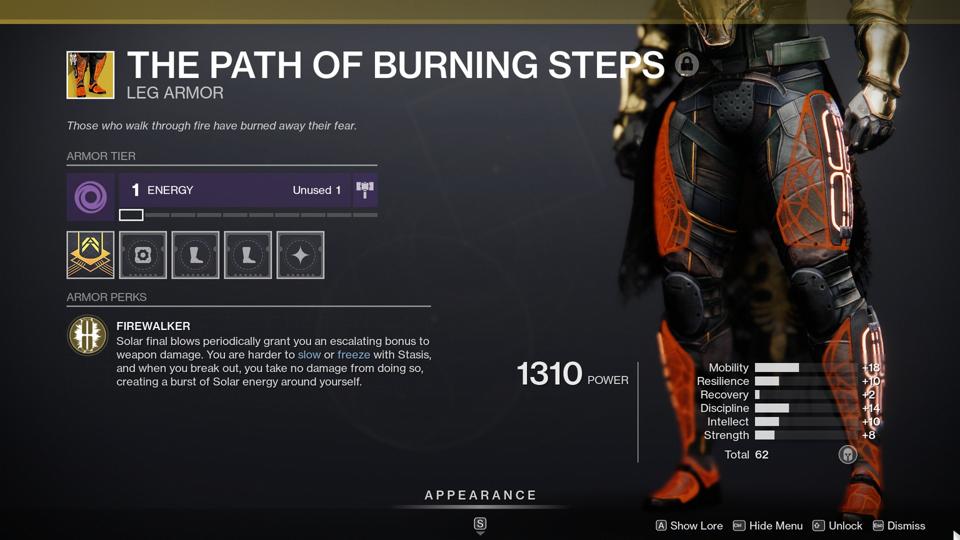Open the golden chevron armor slot

[91, 255]
